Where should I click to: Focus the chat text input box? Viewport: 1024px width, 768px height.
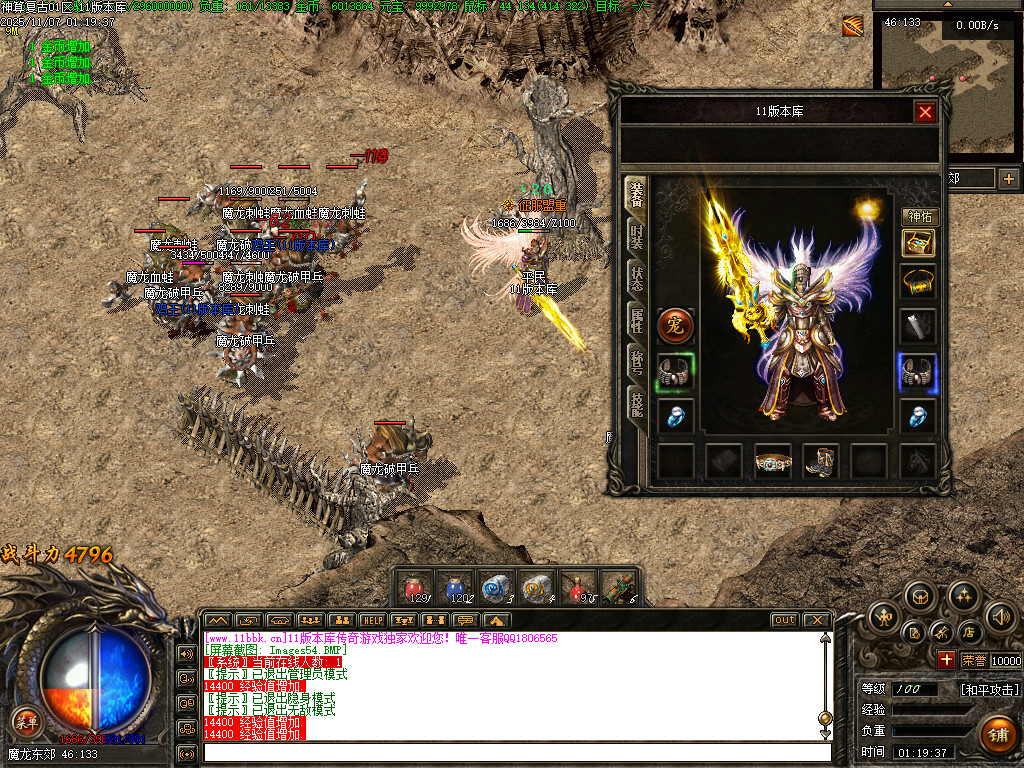515,752
